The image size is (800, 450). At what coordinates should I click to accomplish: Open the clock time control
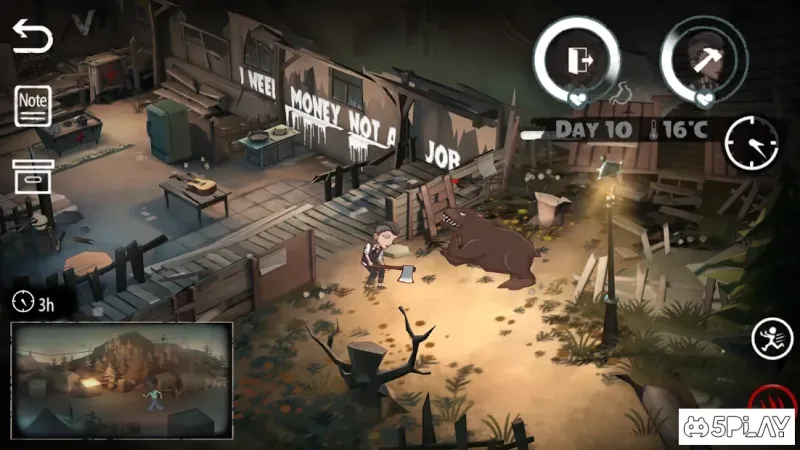pyautogui.click(x=752, y=142)
